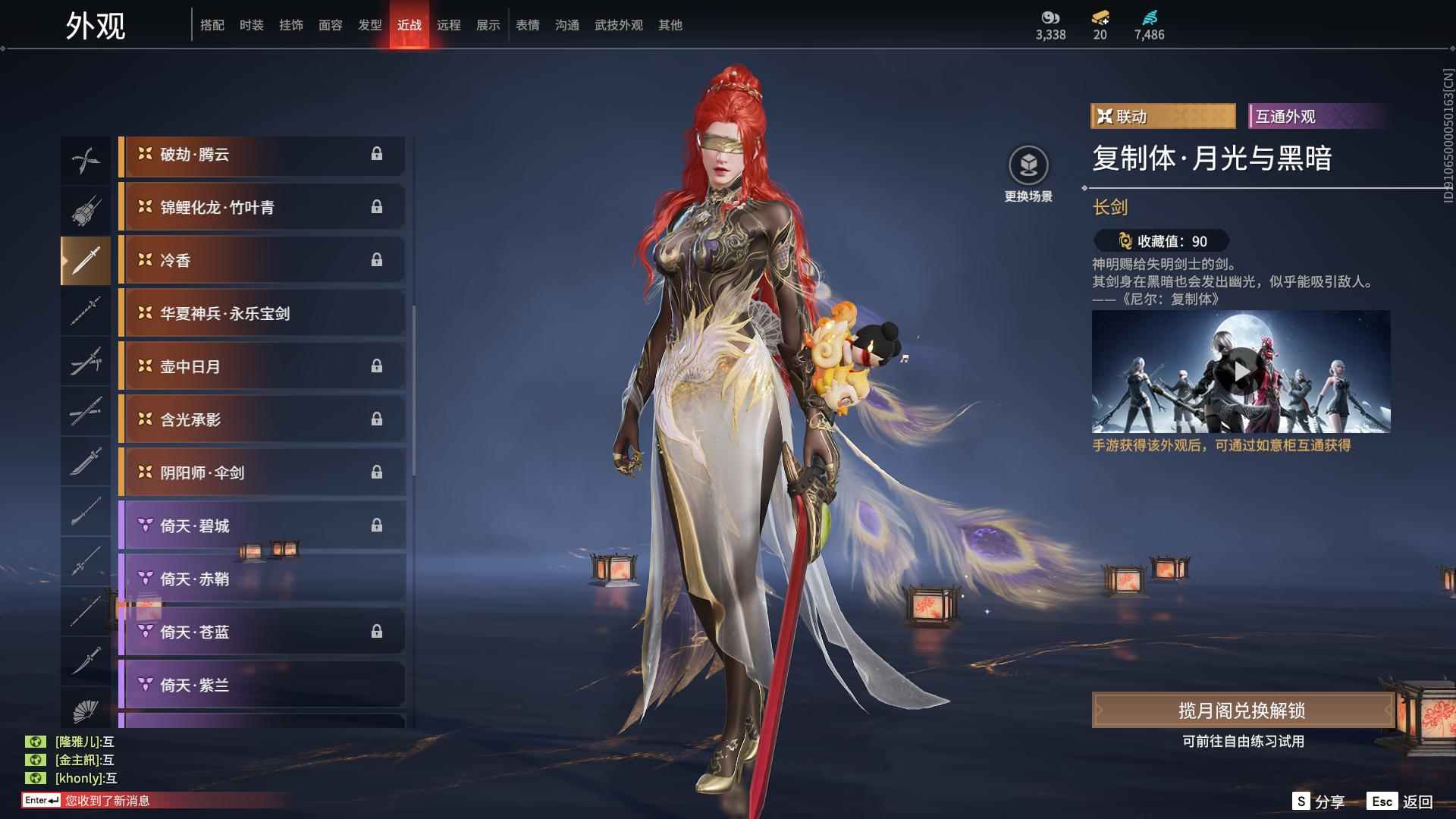
Task: Switch to the 远程 ranged tab
Action: (x=448, y=25)
